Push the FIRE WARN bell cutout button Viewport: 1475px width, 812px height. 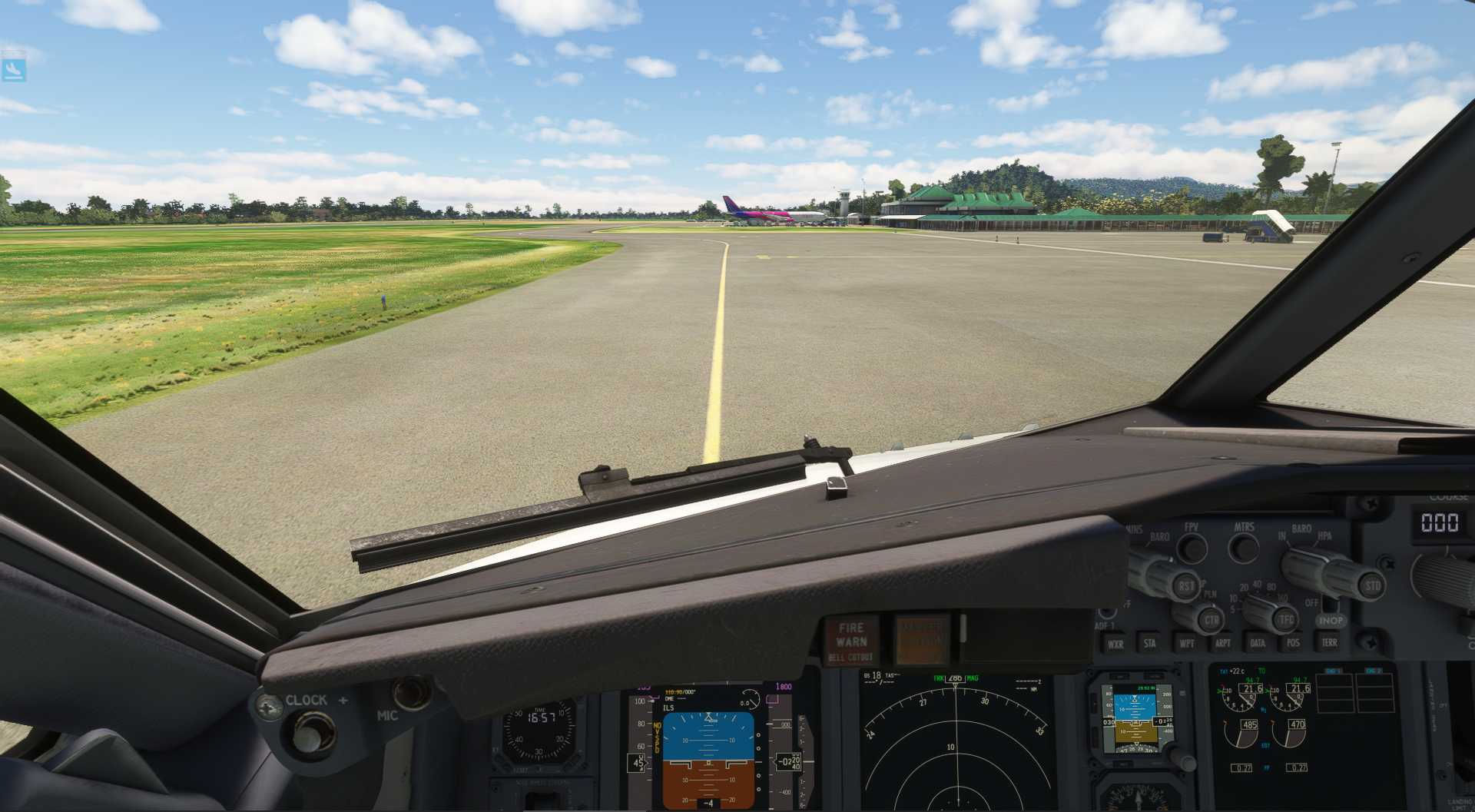(x=851, y=641)
